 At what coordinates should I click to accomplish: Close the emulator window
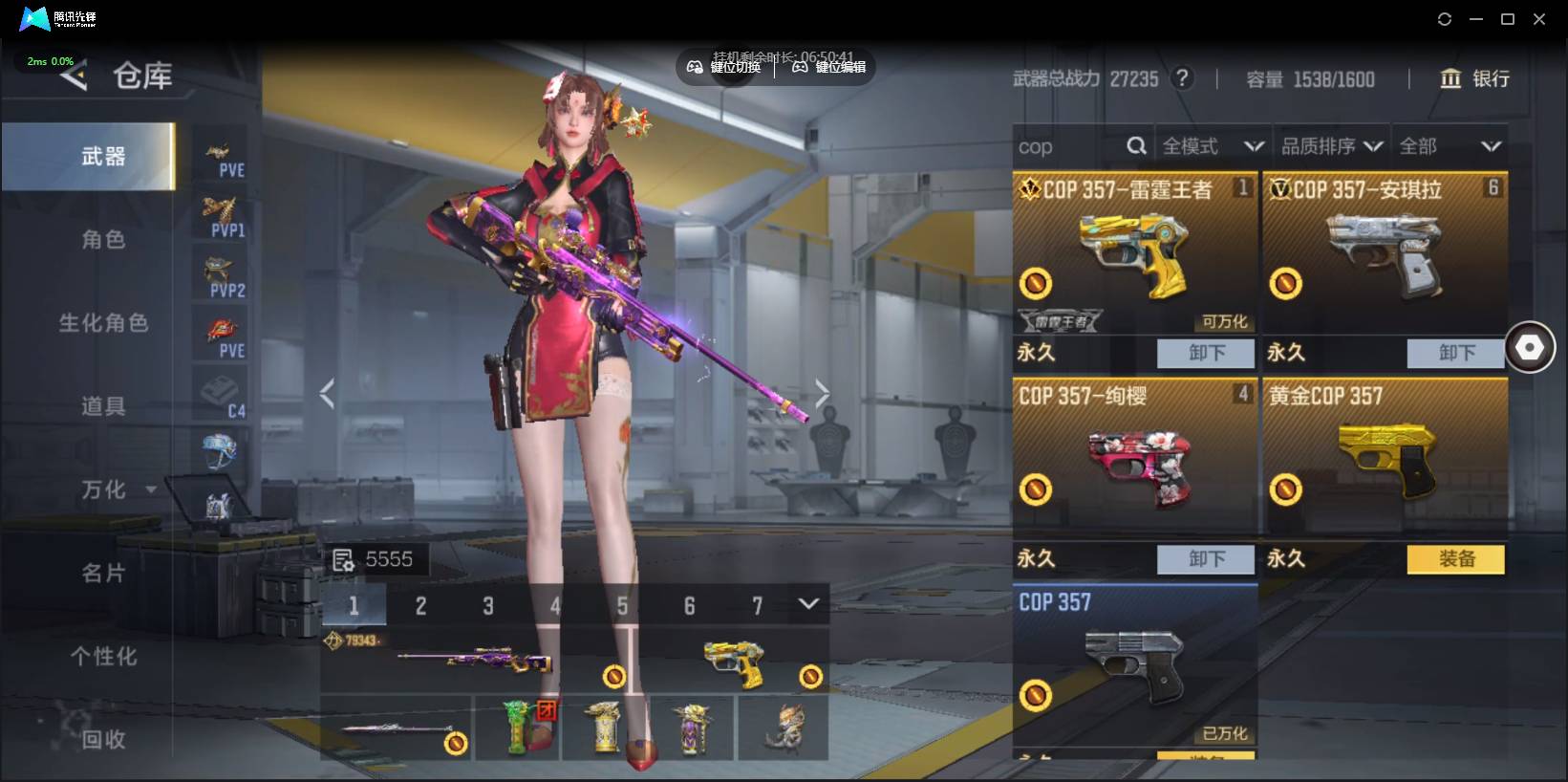tap(1538, 19)
